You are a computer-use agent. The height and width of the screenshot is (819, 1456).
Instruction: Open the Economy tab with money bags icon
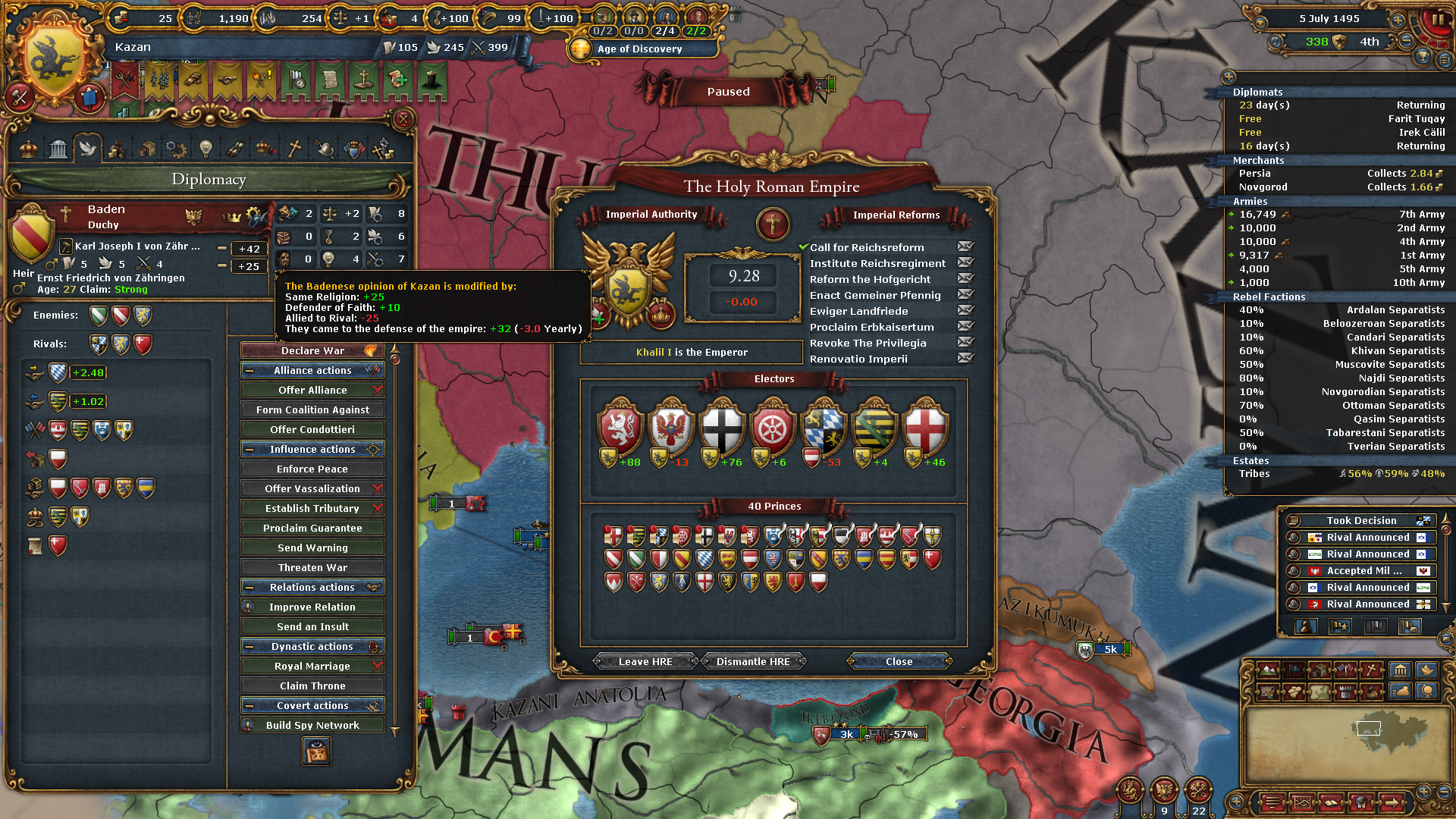tap(117, 149)
